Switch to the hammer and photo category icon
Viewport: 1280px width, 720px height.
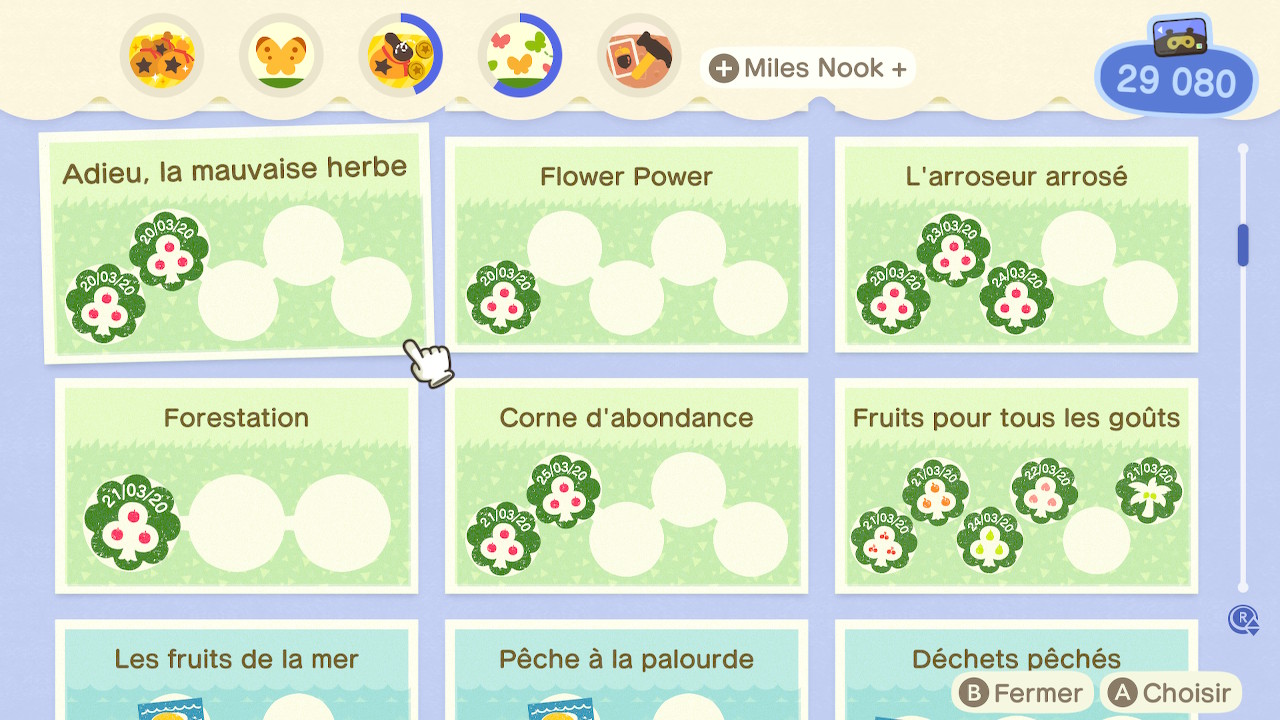(639, 56)
